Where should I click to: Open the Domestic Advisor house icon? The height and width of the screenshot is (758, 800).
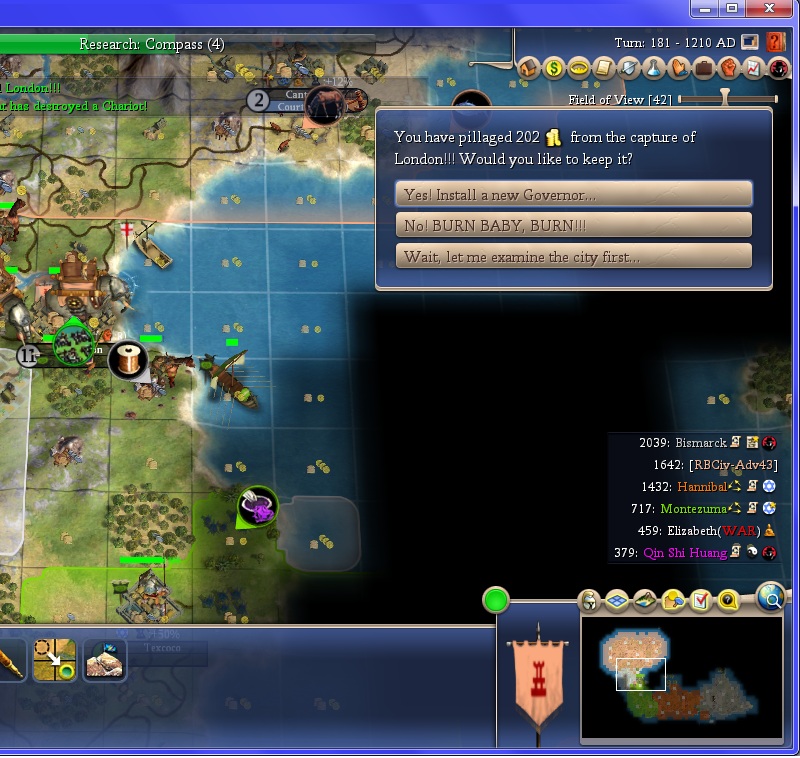529,68
